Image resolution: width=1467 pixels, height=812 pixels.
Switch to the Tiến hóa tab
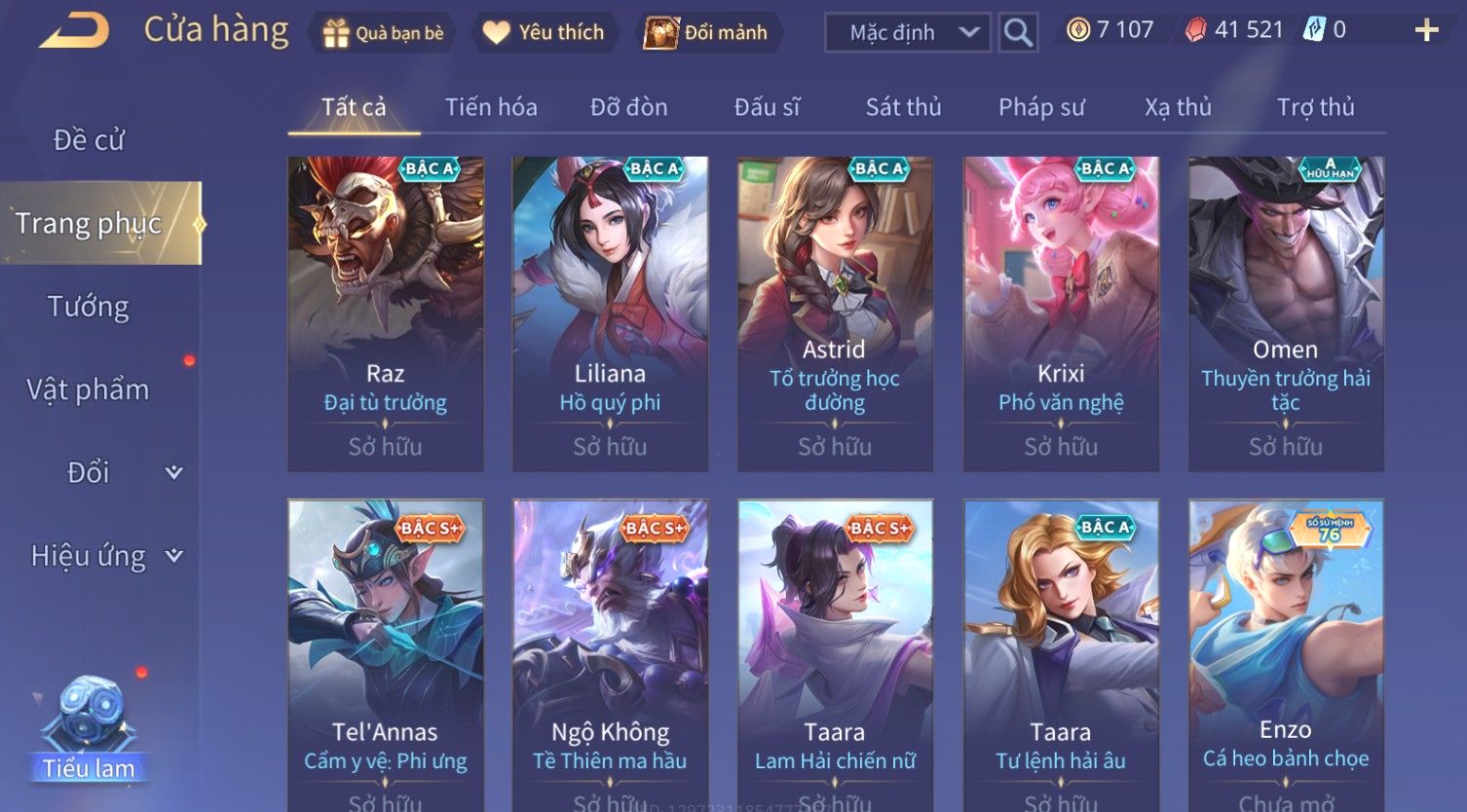pyautogui.click(x=491, y=107)
